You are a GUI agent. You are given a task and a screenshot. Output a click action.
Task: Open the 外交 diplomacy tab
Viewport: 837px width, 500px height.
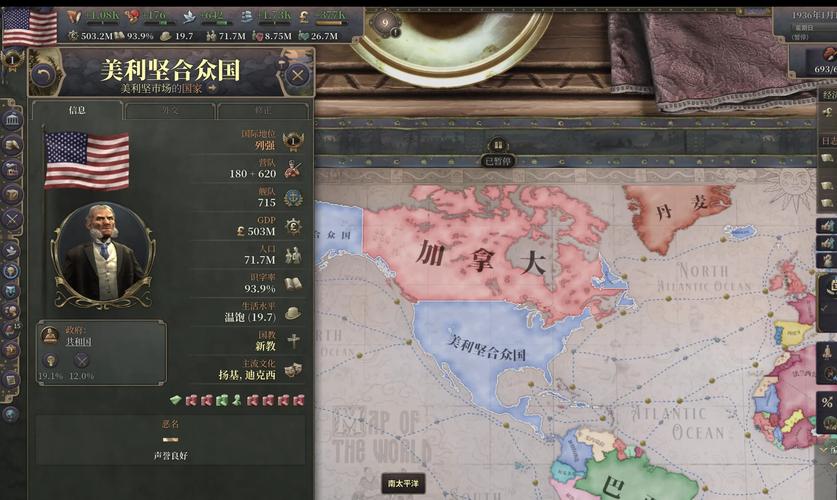pyautogui.click(x=170, y=110)
